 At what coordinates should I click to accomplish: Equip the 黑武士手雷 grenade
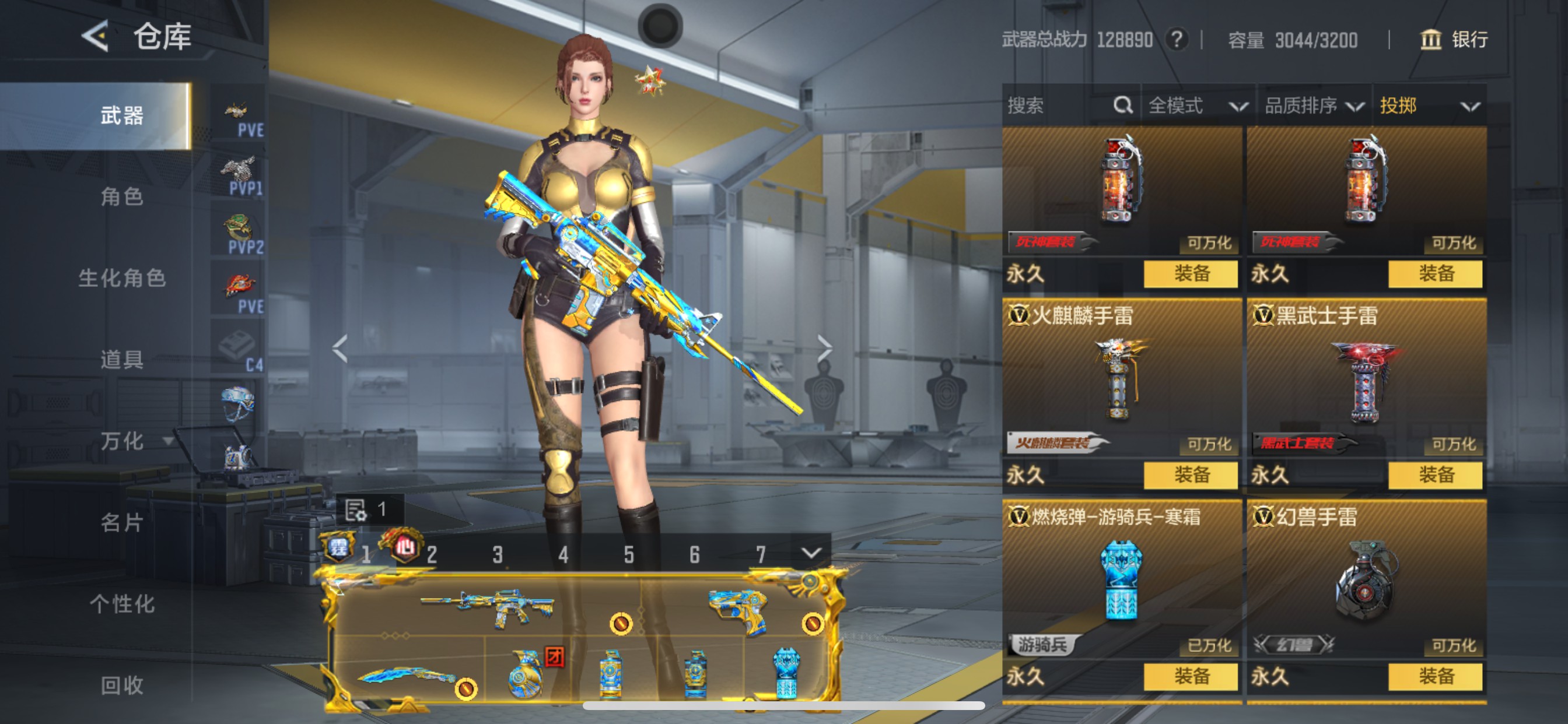[x=1436, y=475]
